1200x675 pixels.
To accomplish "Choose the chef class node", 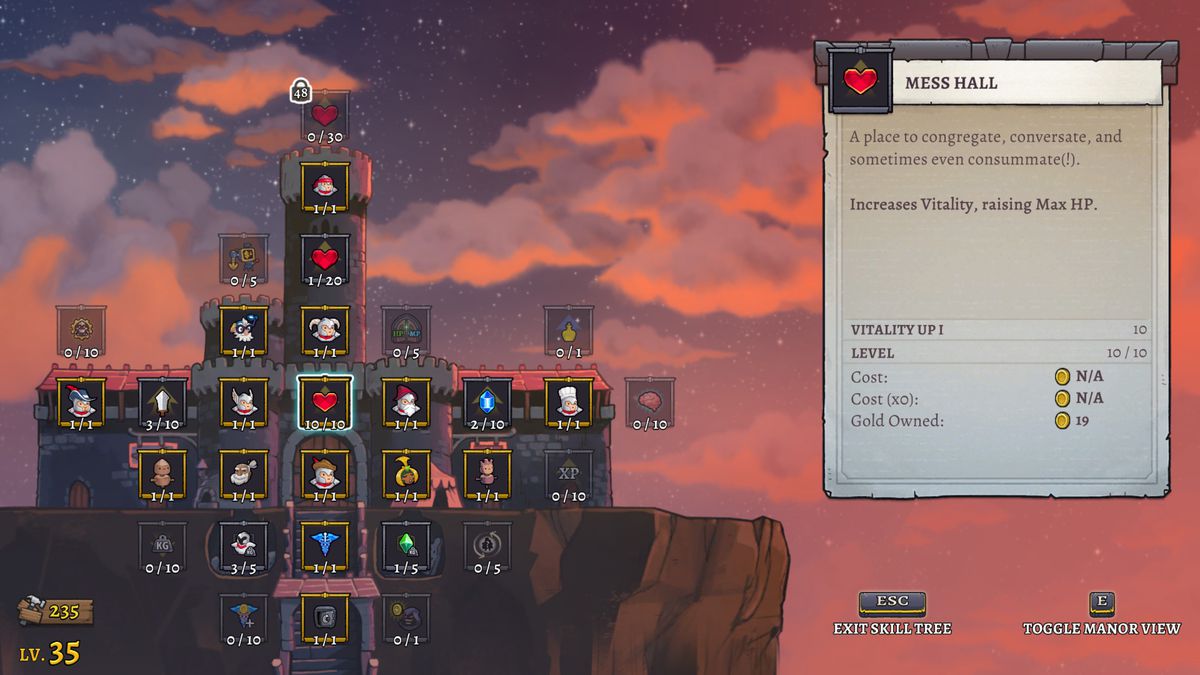I will click(569, 402).
